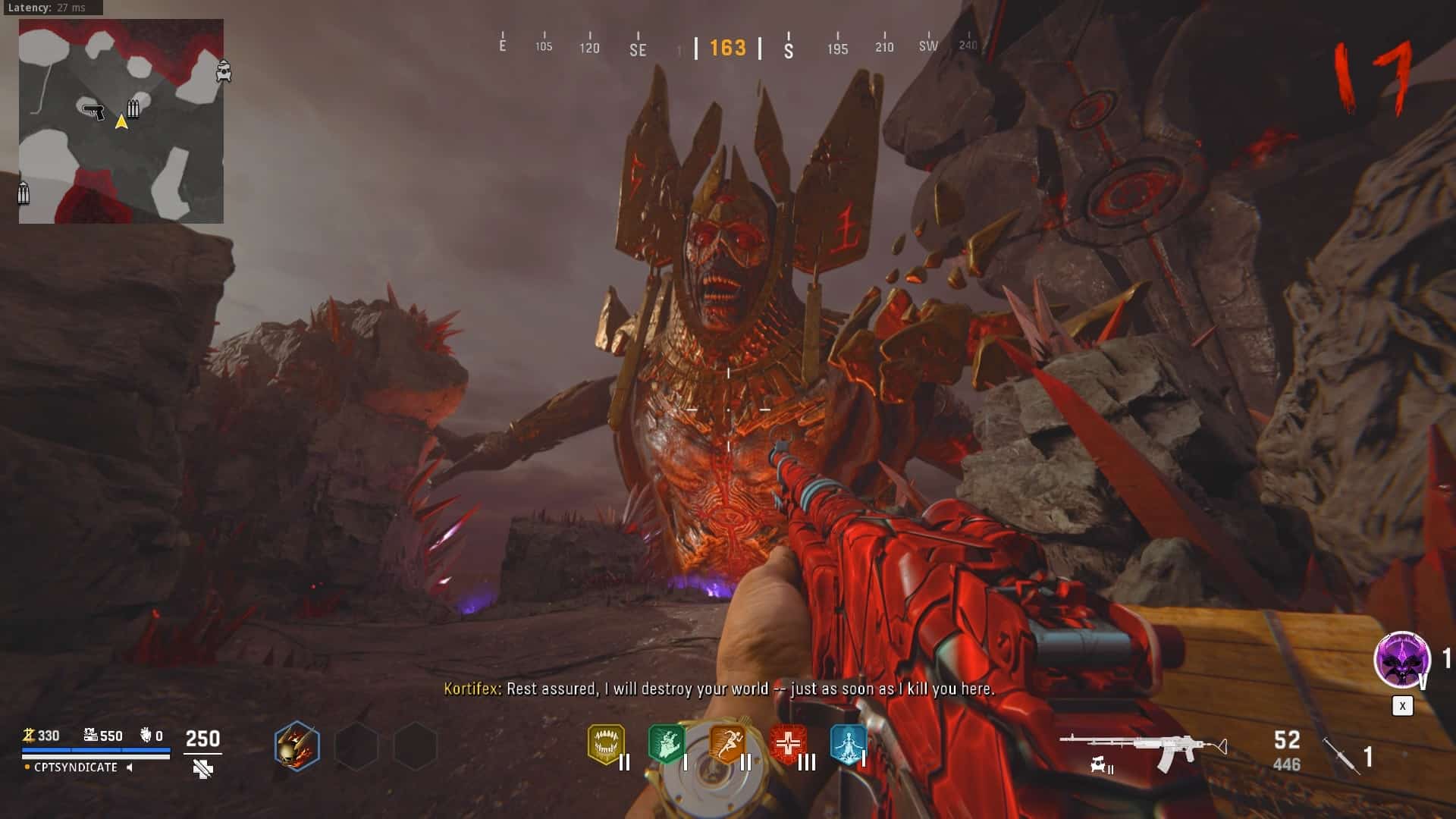Select the flaming skull covenant slot
Viewport: 1456px width, 819px height.
coord(297,745)
